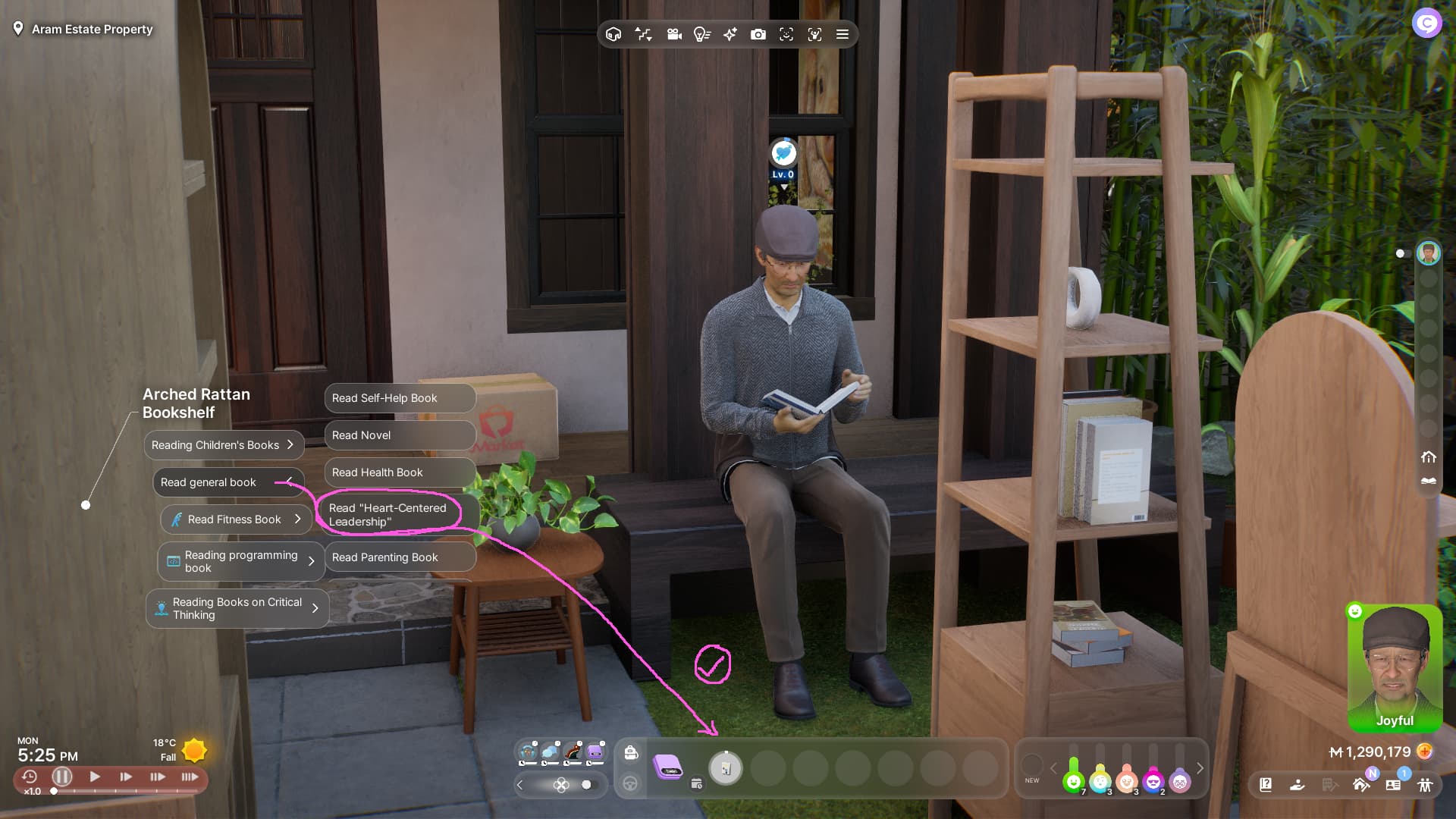The height and width of the screenshot is (819, 1456).
Task: Click the Joyful character portrait
Action: point(1394,667)
